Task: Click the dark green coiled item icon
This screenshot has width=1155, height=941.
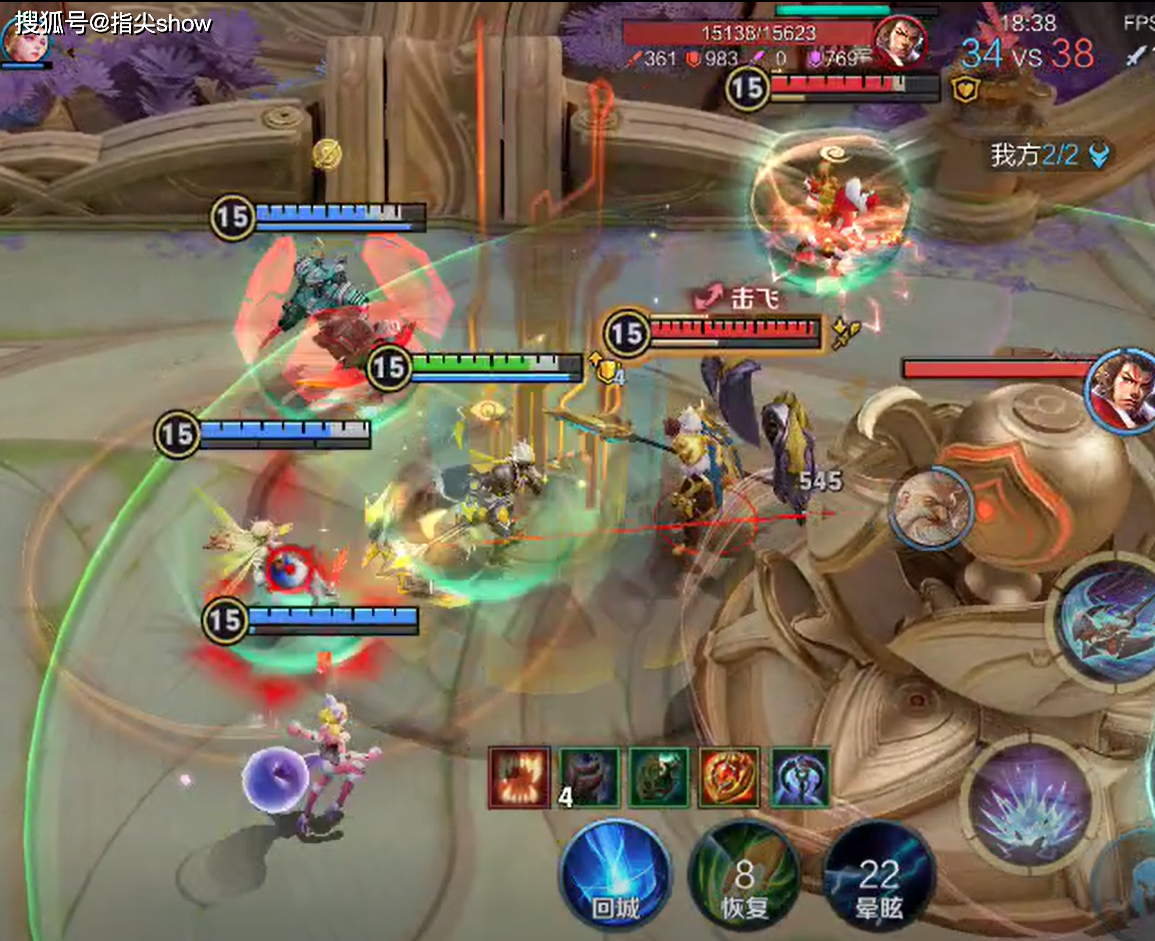Action: (659, 777)
